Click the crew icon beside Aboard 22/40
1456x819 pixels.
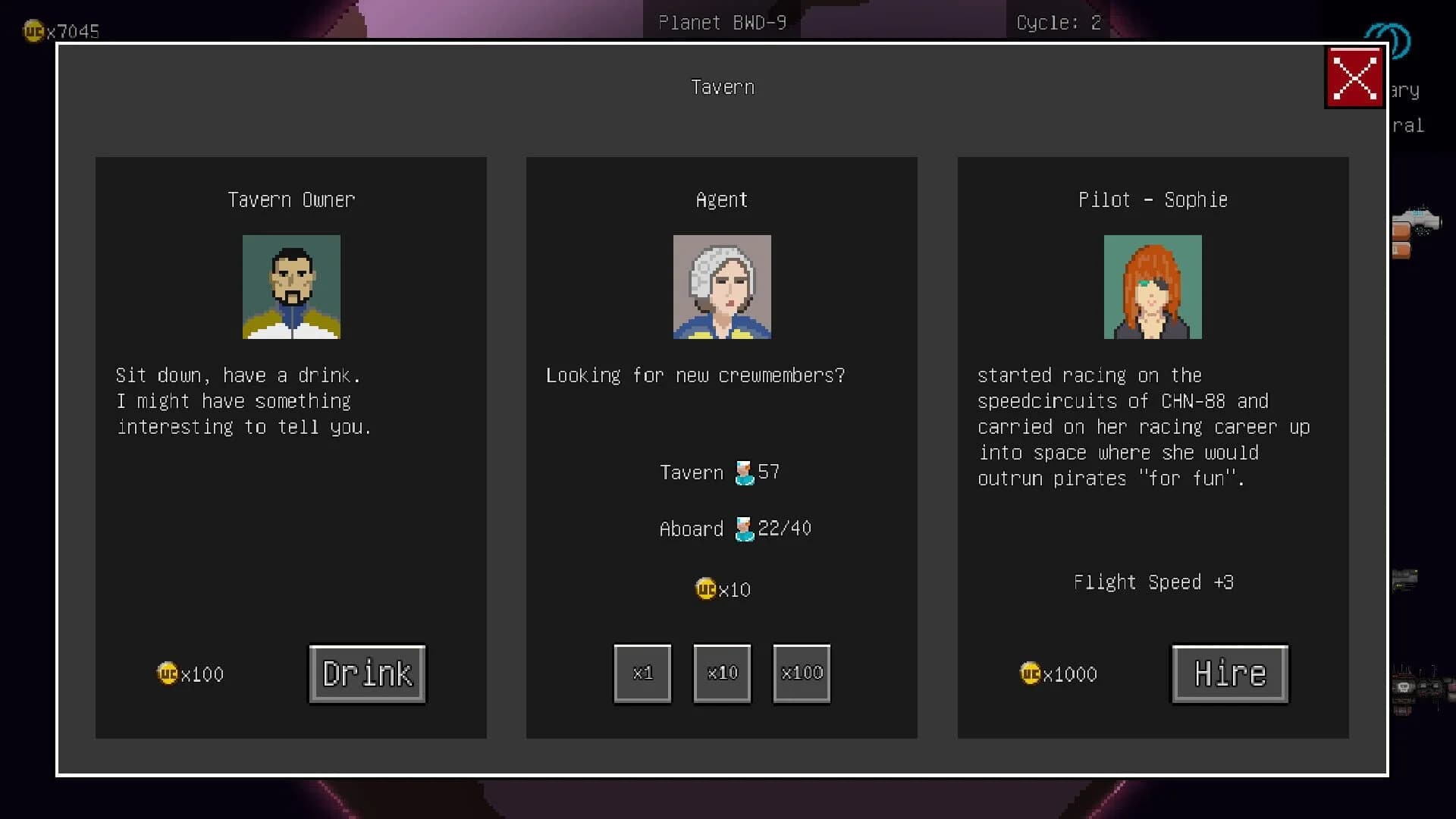coord(744,529)
